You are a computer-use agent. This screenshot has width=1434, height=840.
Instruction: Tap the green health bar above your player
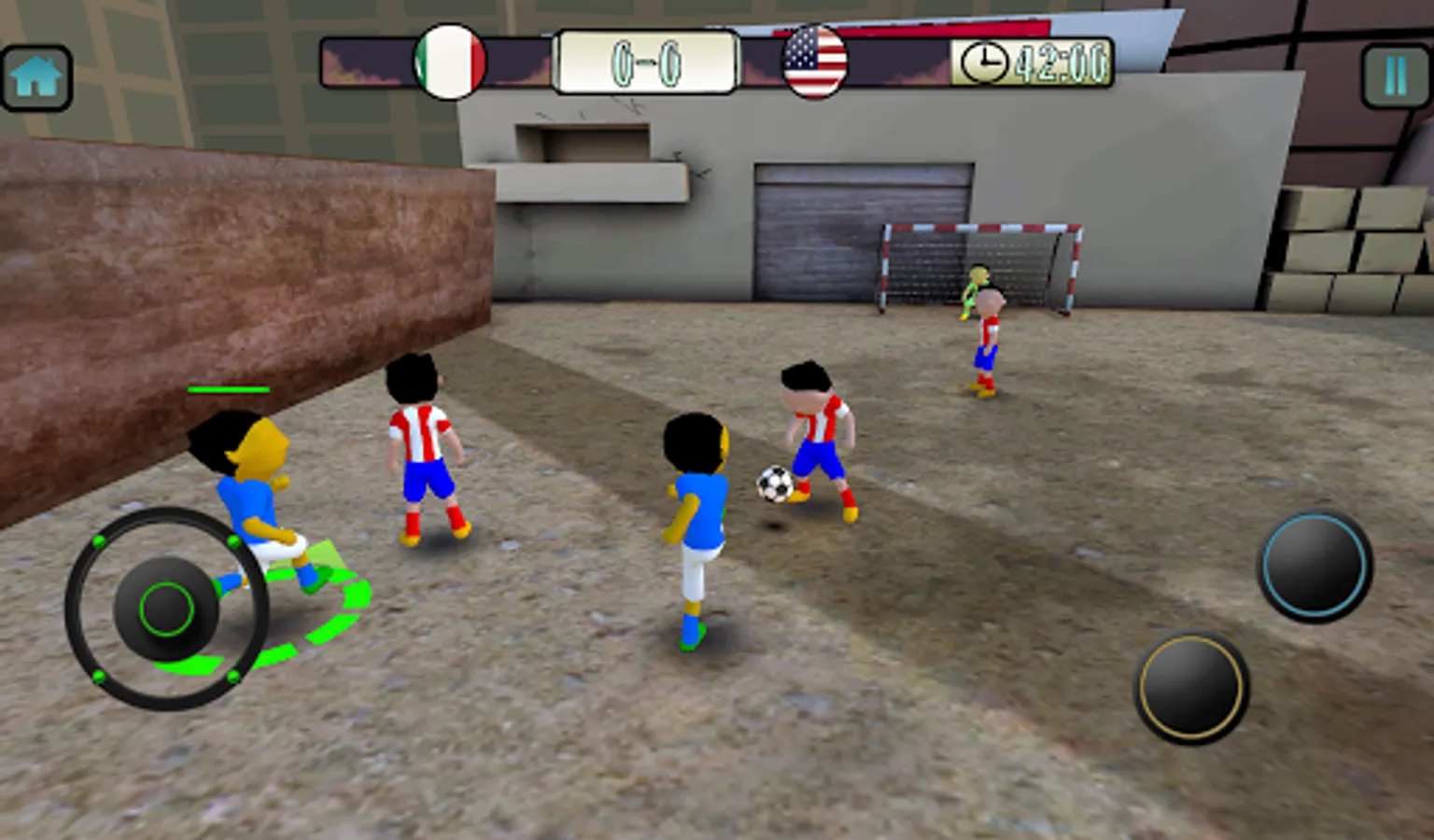coord(229,389)
